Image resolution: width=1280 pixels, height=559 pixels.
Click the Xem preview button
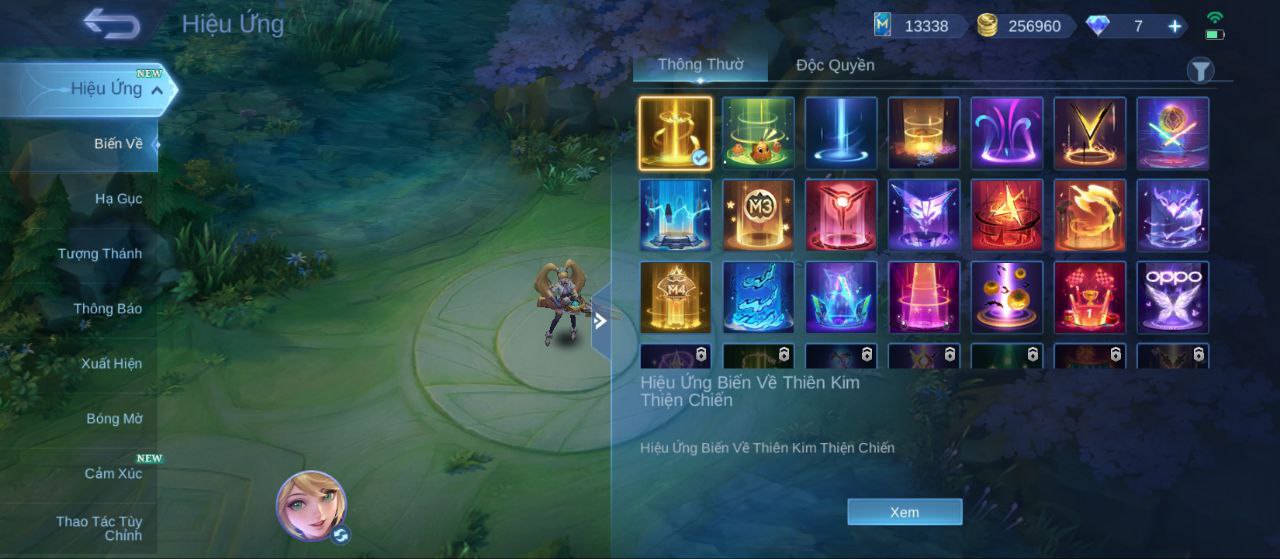(904, 512)
